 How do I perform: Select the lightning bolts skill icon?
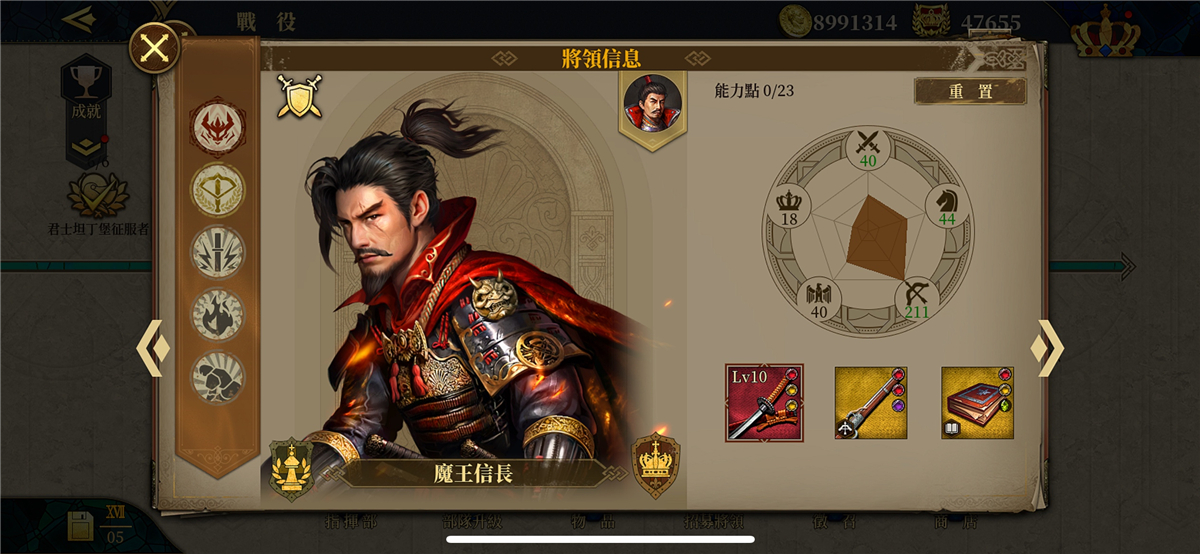point(217,252)
